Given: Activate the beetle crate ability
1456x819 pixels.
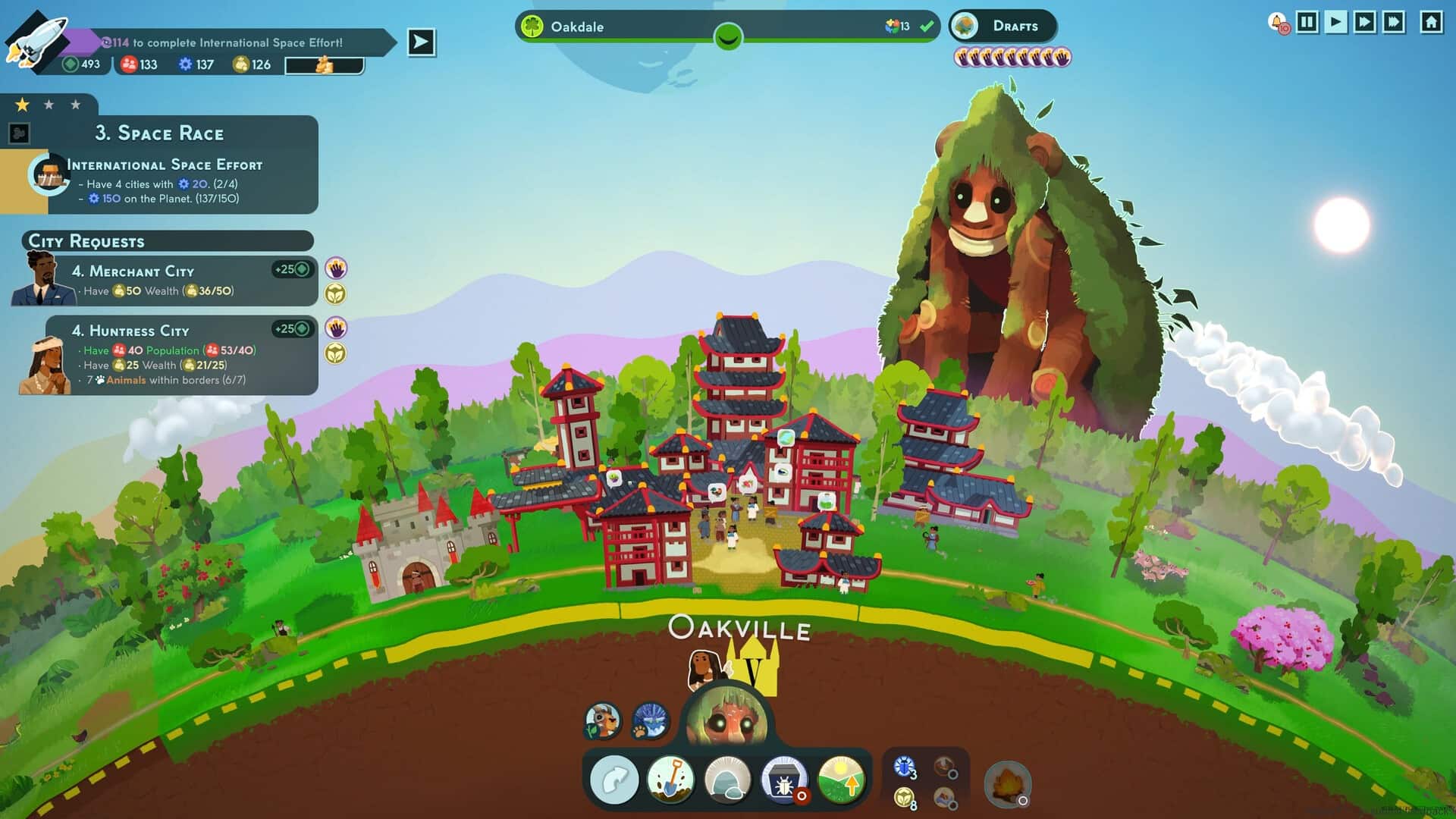Looking at the screenshot, I should [x=784, y=780].
